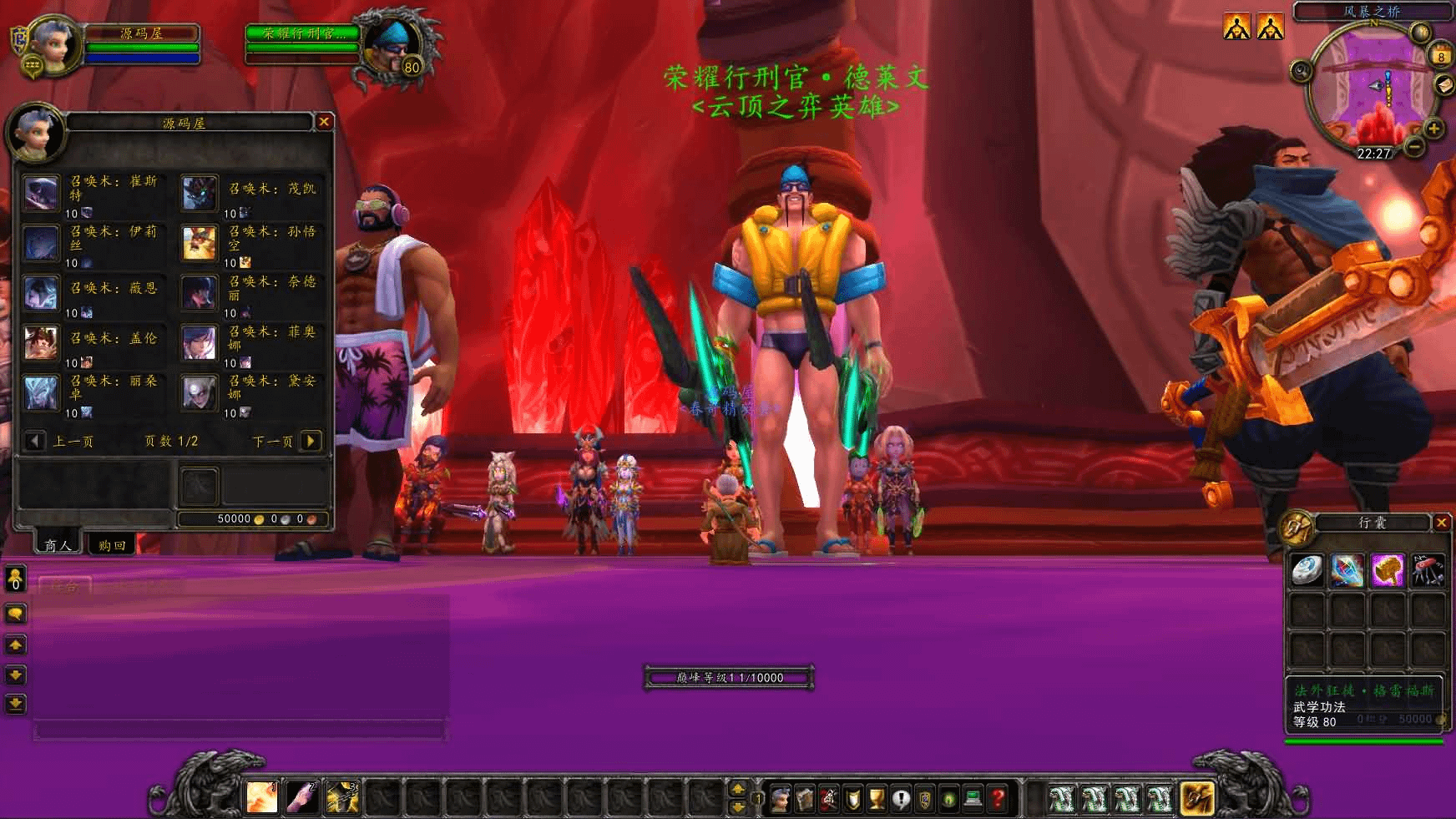Zoom in the minimap with plus button
The image size is (1456, 819).
1433,129
